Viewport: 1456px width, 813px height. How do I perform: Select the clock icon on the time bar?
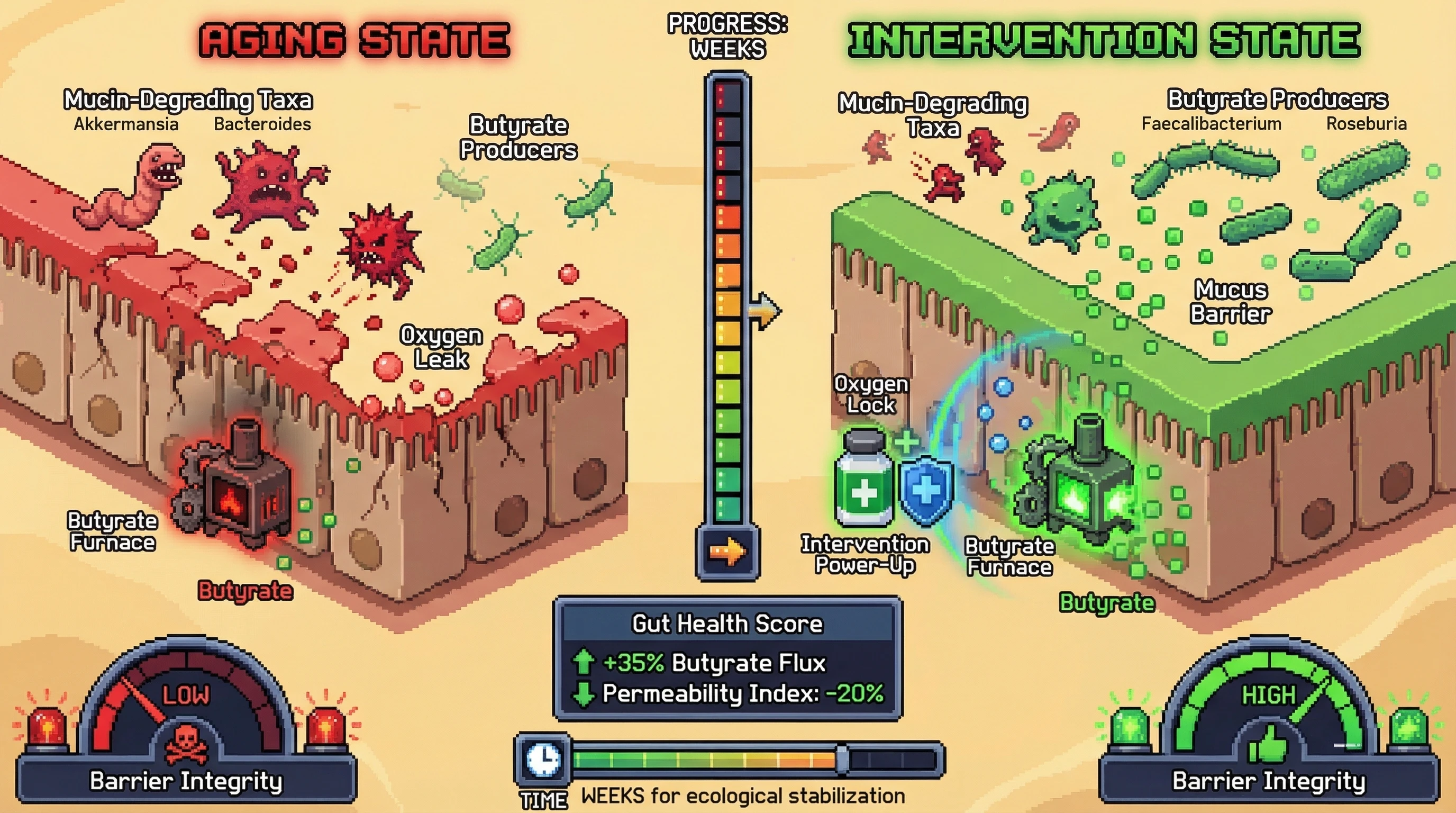[x=543, y=758]
